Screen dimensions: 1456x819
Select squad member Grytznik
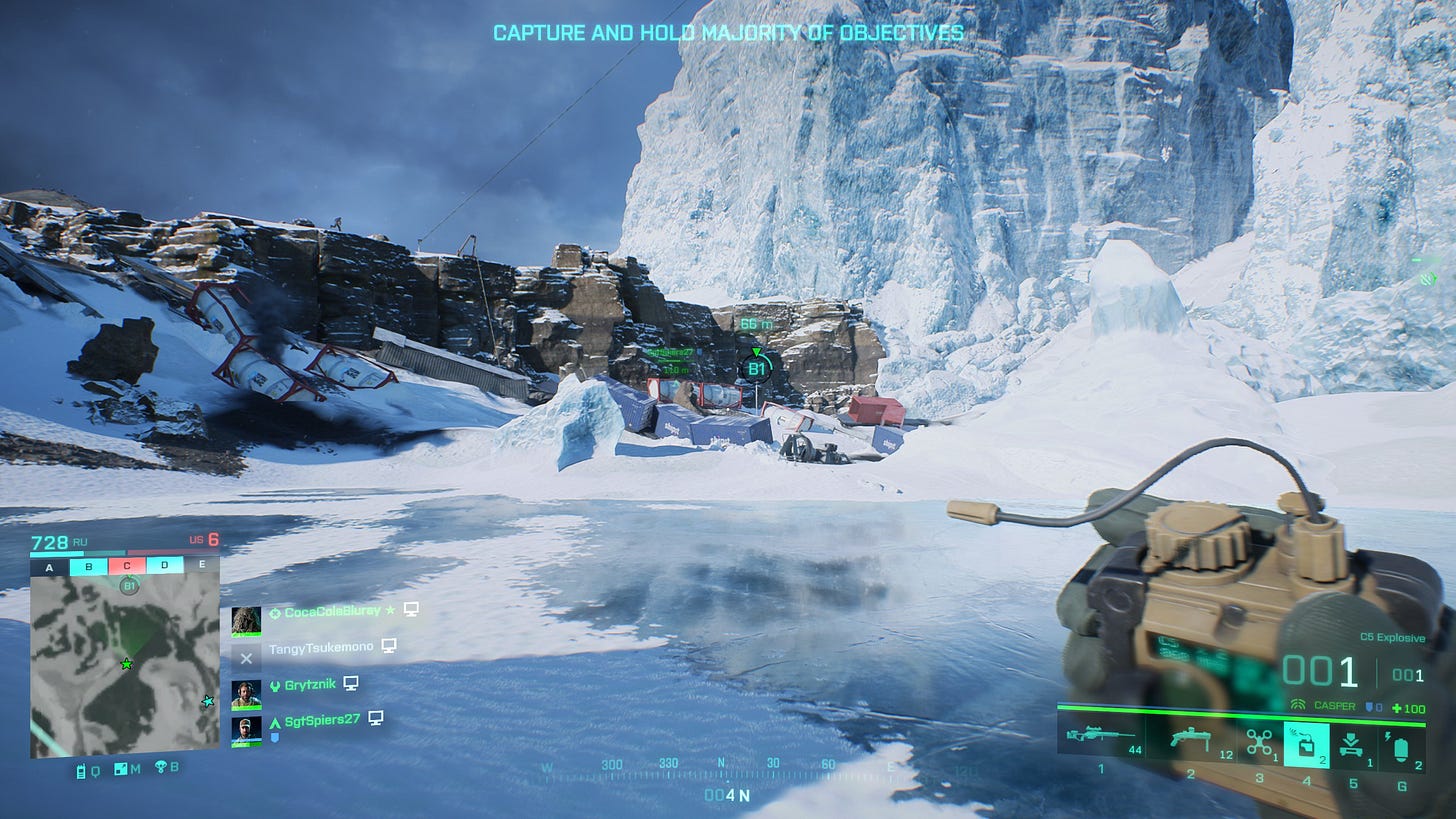coord(308,684)
